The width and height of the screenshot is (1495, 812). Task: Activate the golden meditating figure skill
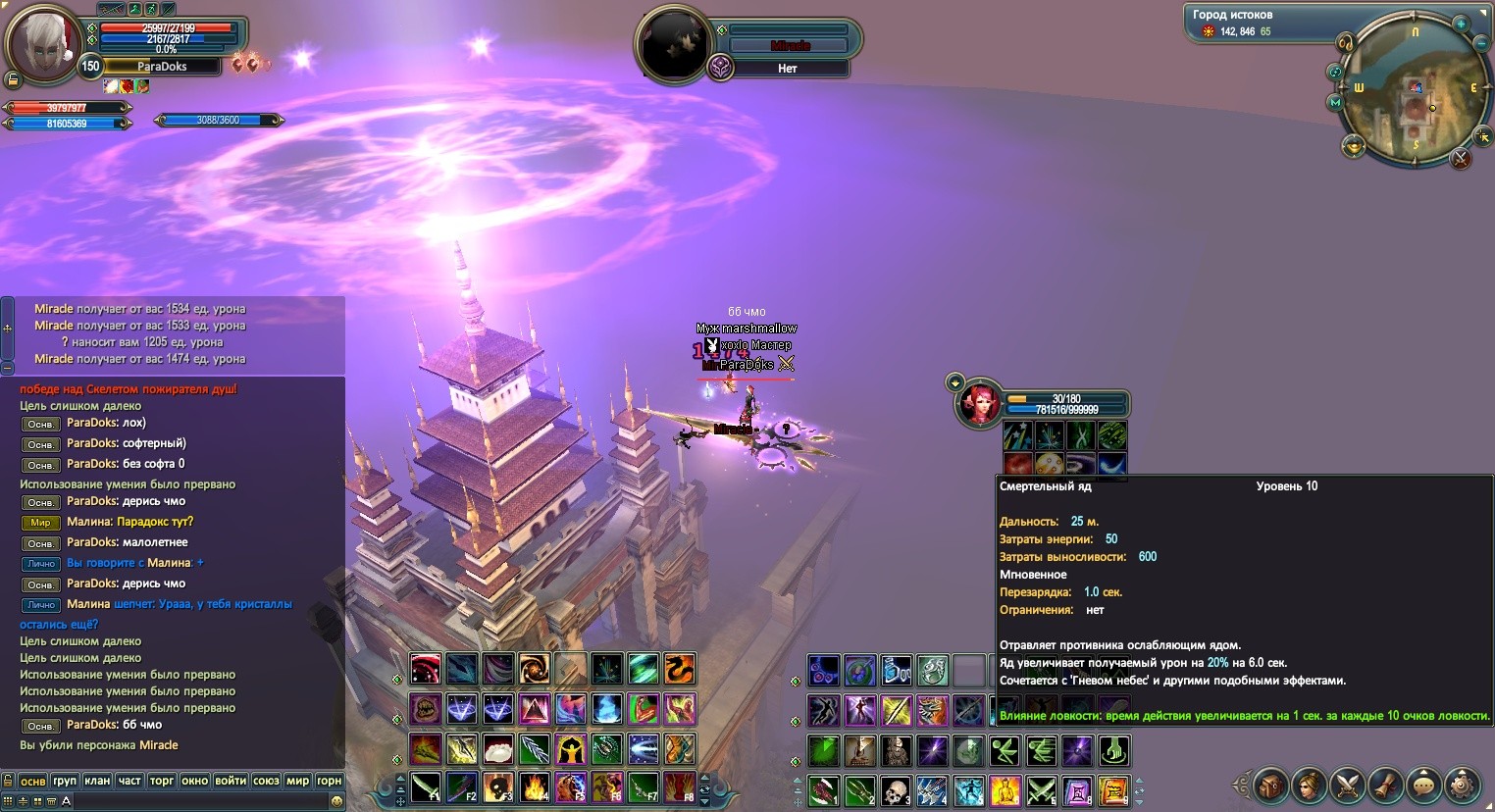pos(1005,790)
